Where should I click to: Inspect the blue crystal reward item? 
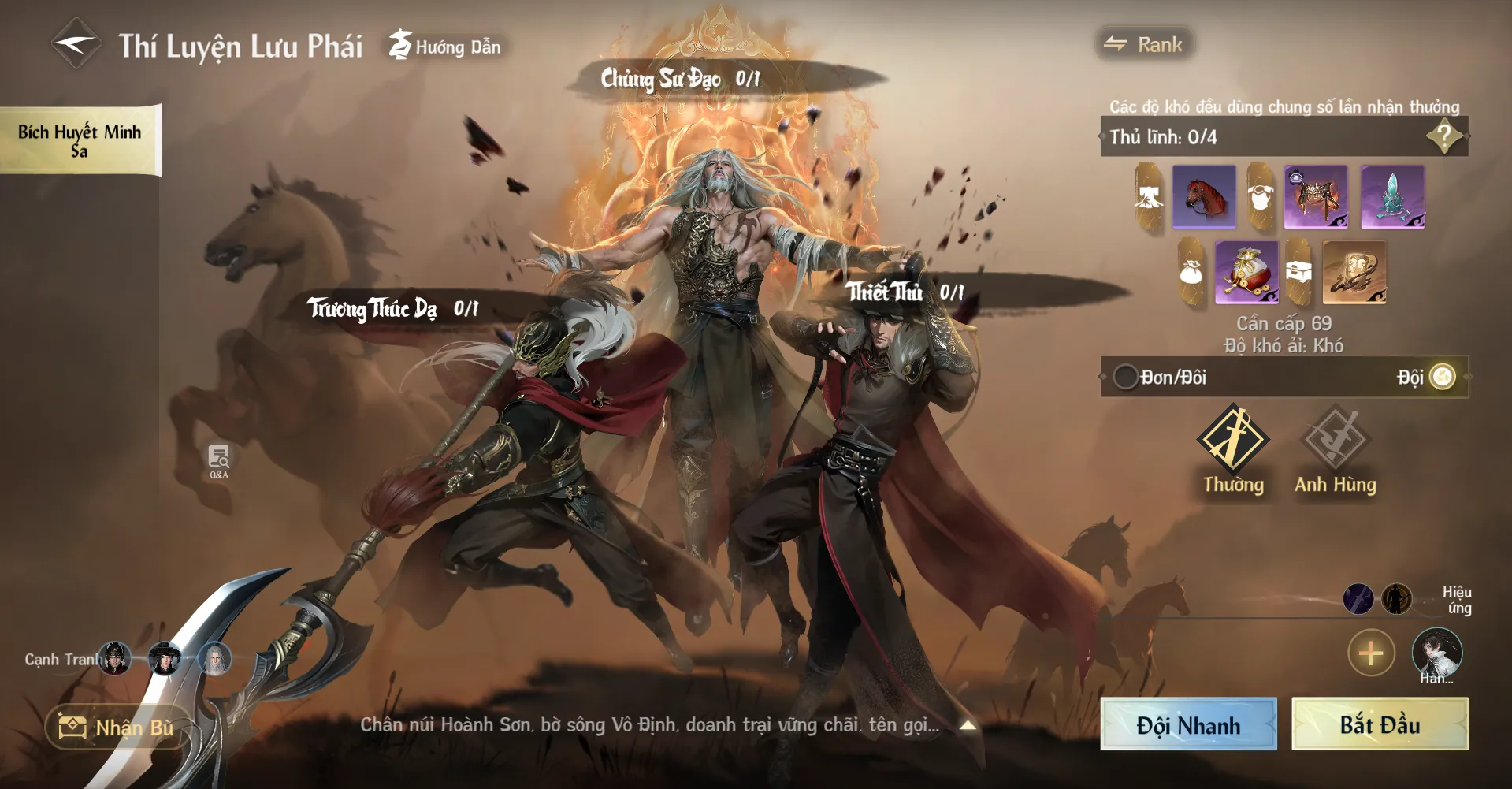coord(1392,197)
